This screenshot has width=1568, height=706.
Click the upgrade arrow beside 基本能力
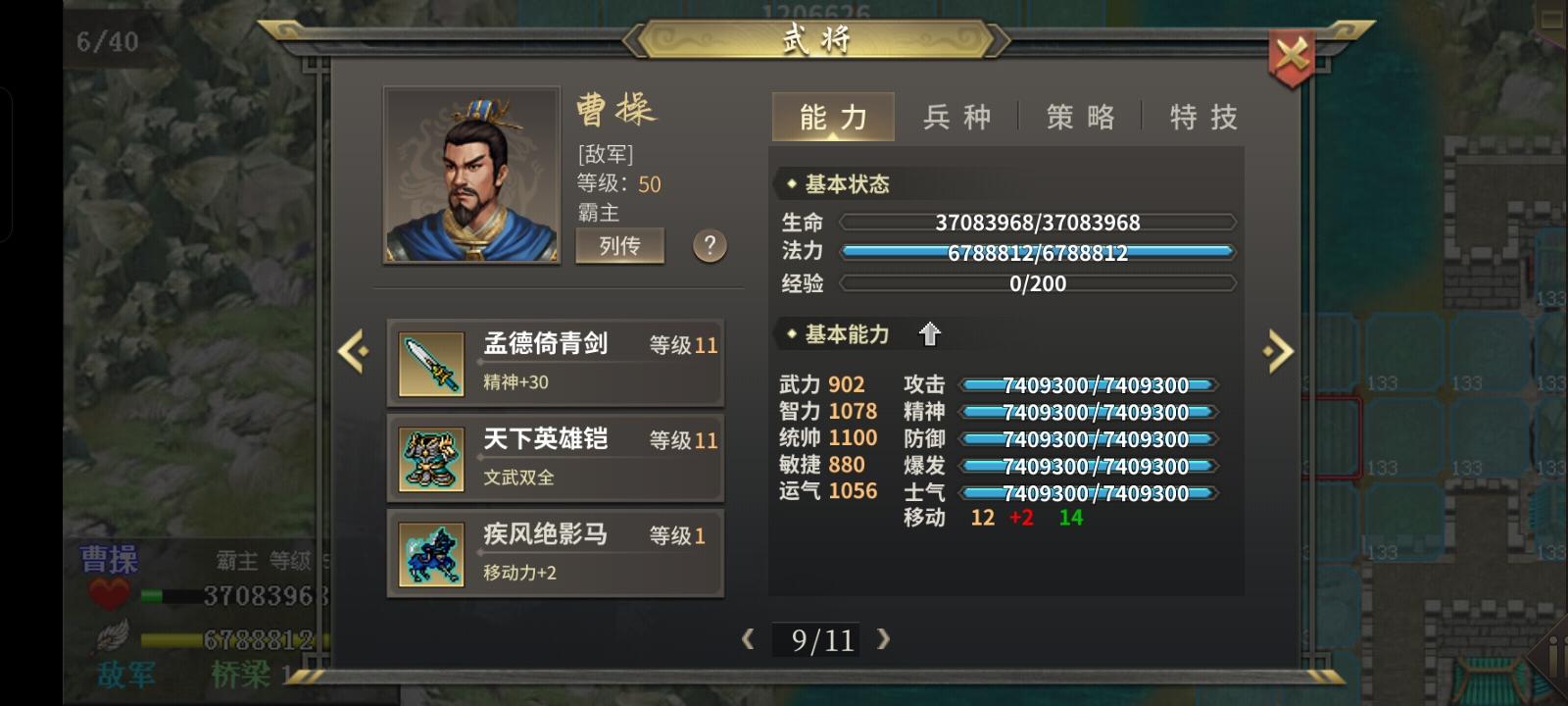pyautogui.click(x=929, y=334)
